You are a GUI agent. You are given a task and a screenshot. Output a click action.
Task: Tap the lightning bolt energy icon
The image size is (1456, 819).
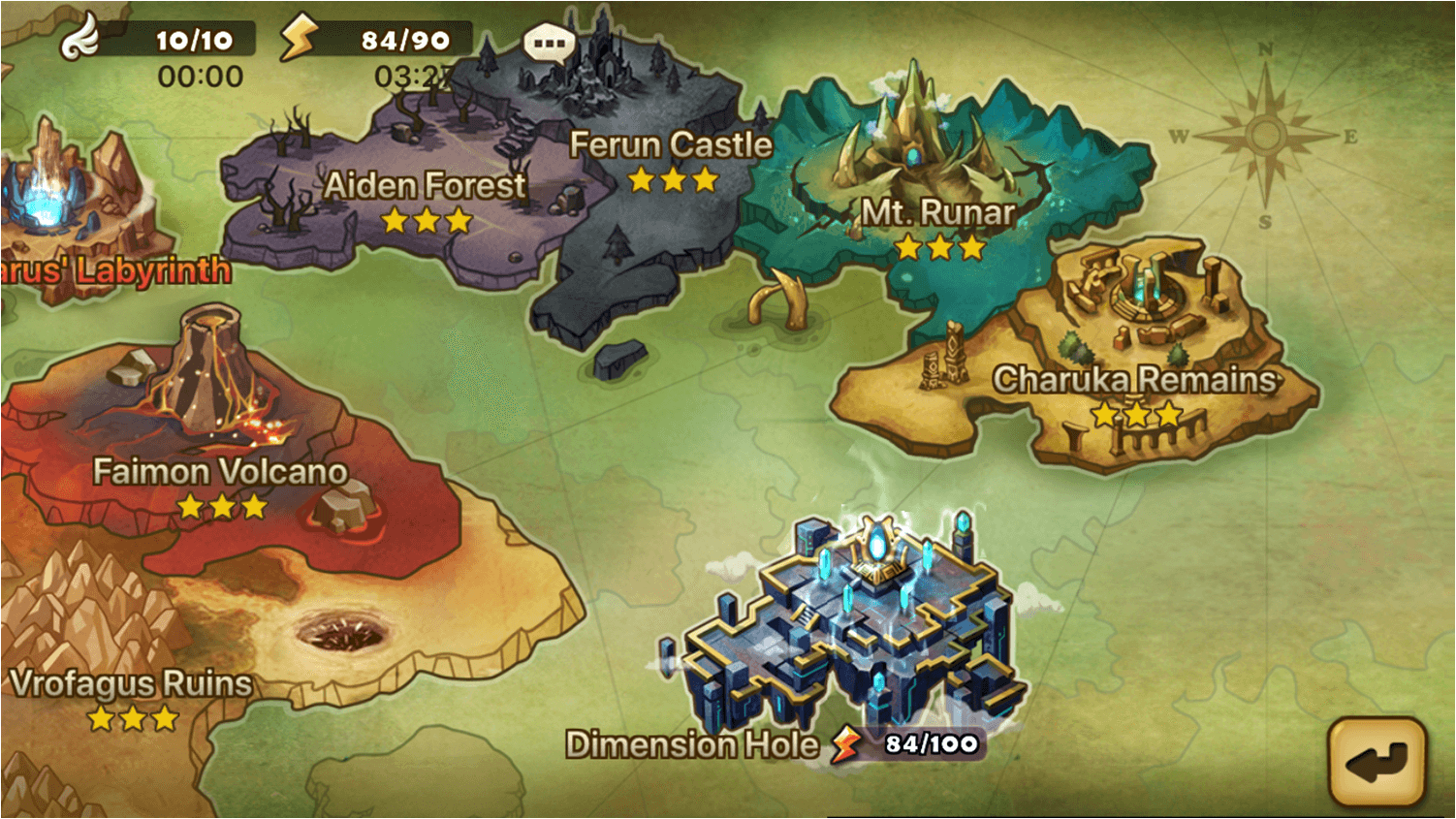[299, 38]
